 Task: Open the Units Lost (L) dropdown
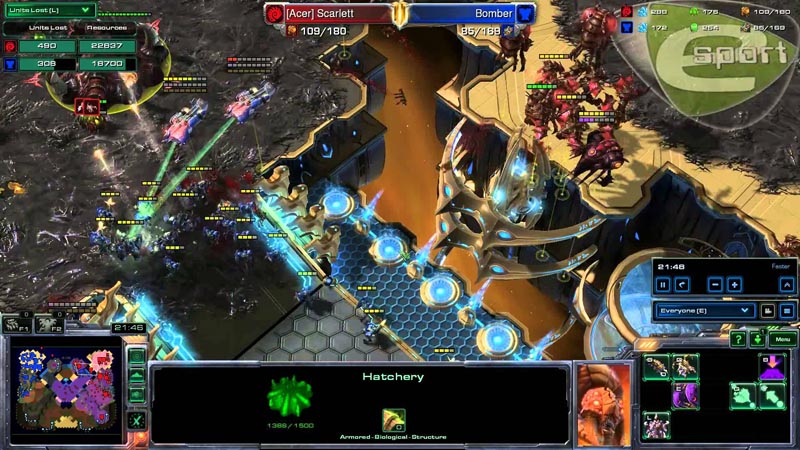pos(50,11)
